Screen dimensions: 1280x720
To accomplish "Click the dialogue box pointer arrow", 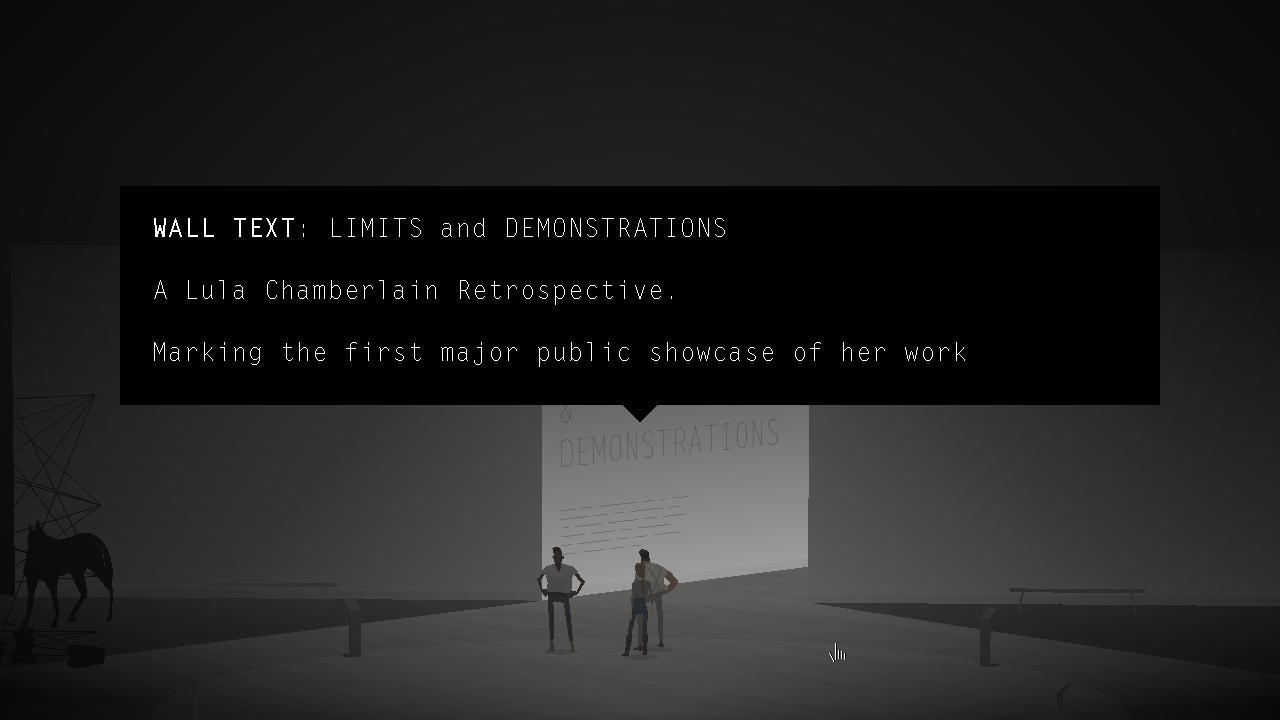I will [638, 412].
